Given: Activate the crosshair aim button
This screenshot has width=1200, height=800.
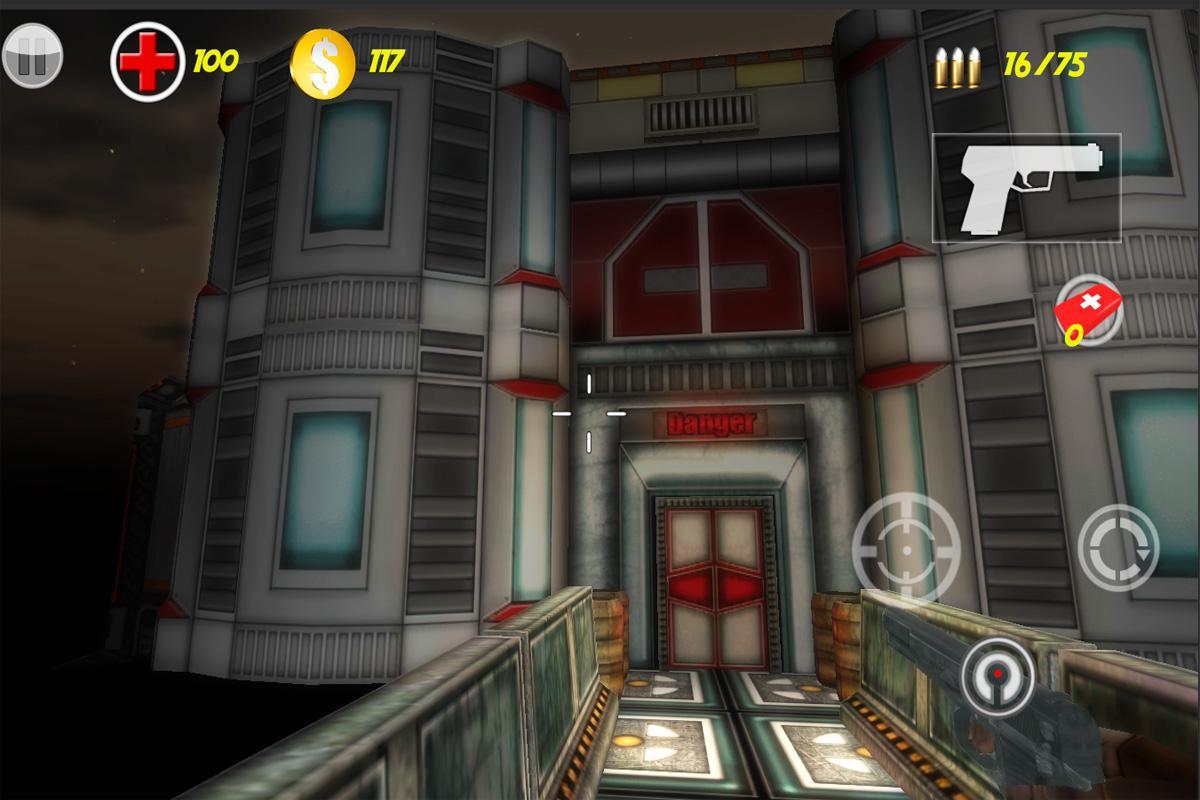Looking at the screenshot, I should [905, 547].
